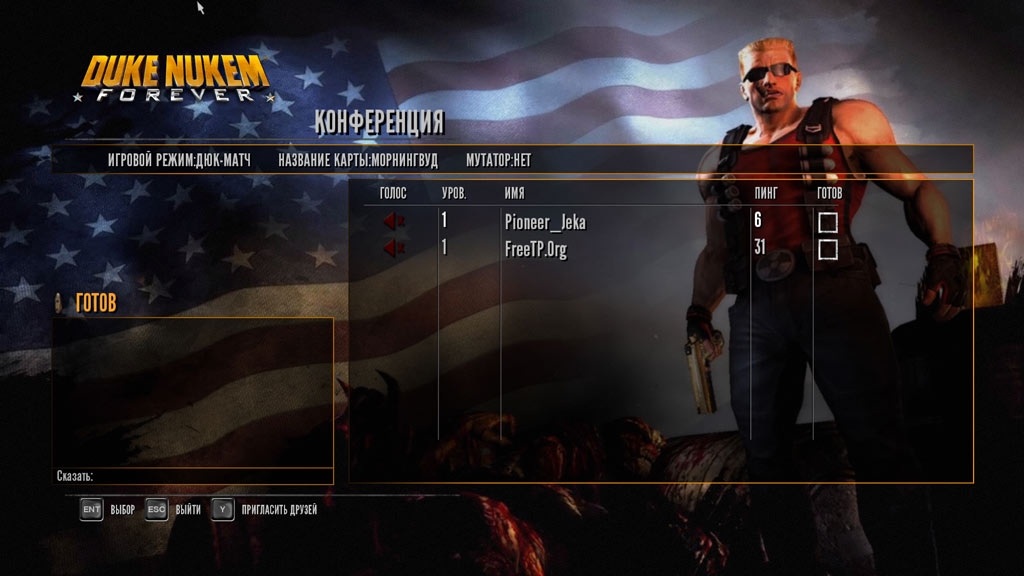
Task: Mute voice icon next to Pioneer_Jeka
Action: click(393, 221)
